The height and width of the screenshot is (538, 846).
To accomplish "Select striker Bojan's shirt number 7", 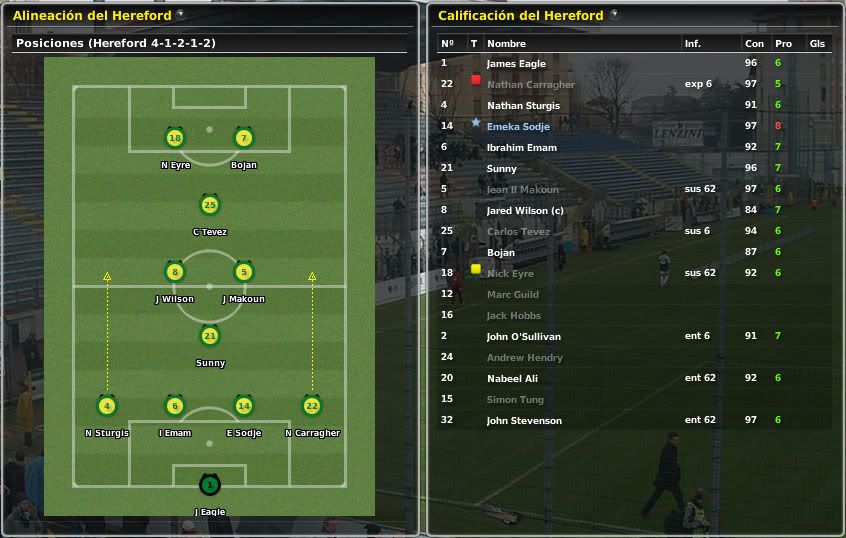I will coord(243,138).
